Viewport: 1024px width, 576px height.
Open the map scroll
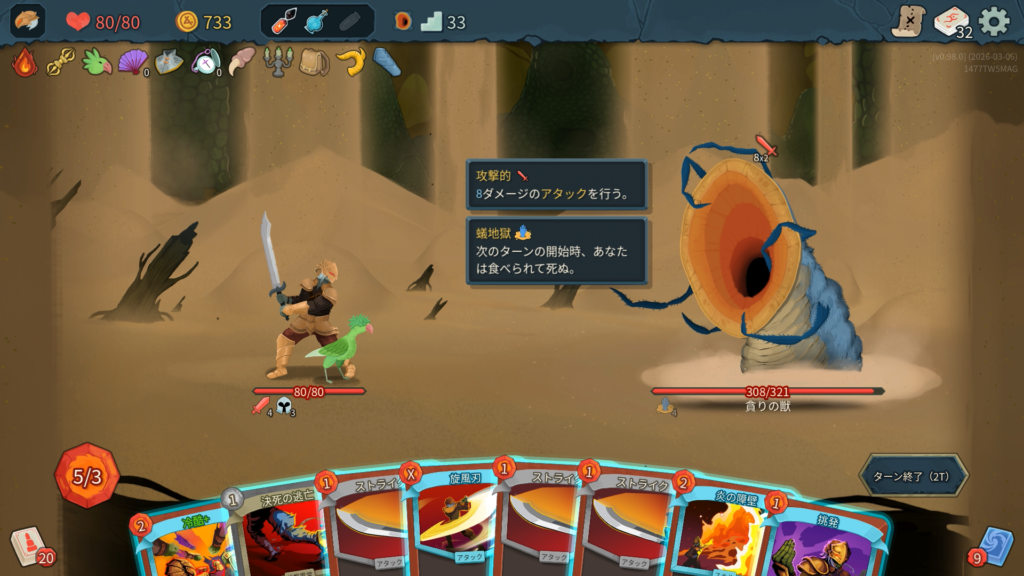coord(909,21)
